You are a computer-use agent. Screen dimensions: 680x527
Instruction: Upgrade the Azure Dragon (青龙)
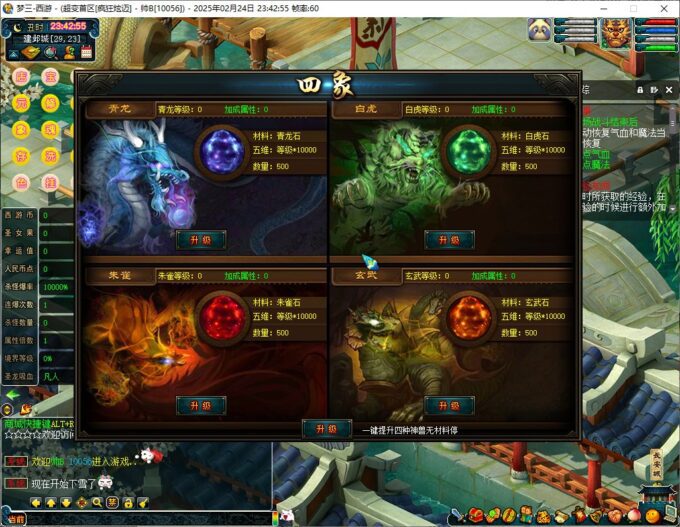200,239
